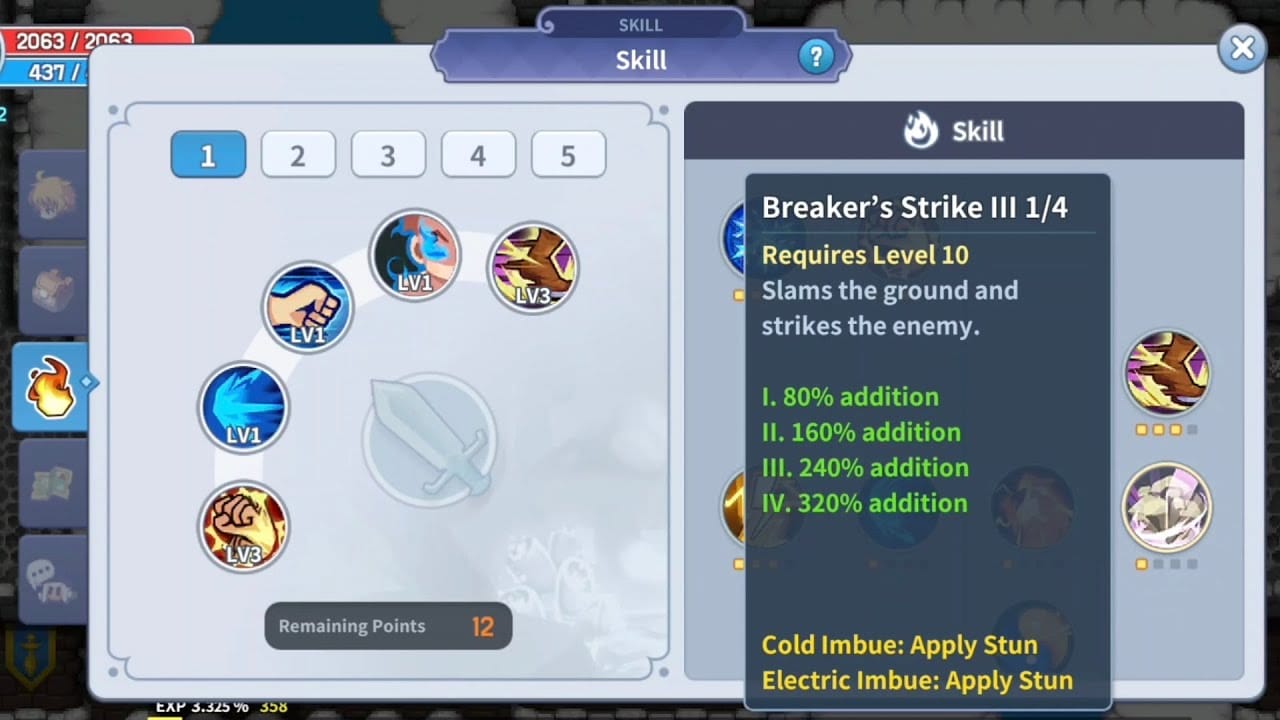Click the Remaining Points counter
The image size is (1280, 720).
(x=388, y=626)
